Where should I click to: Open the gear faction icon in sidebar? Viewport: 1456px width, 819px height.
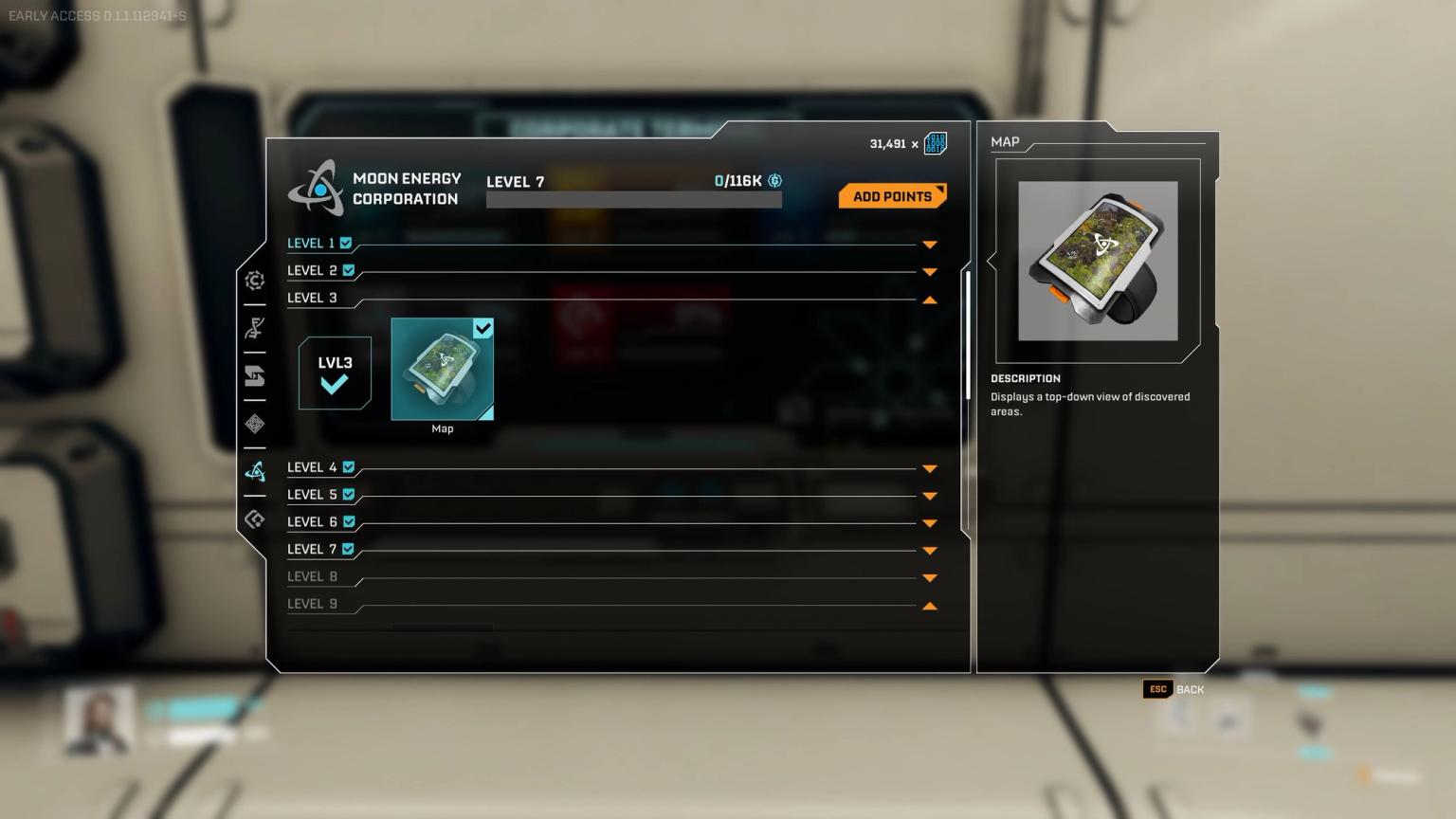point(254,281)
